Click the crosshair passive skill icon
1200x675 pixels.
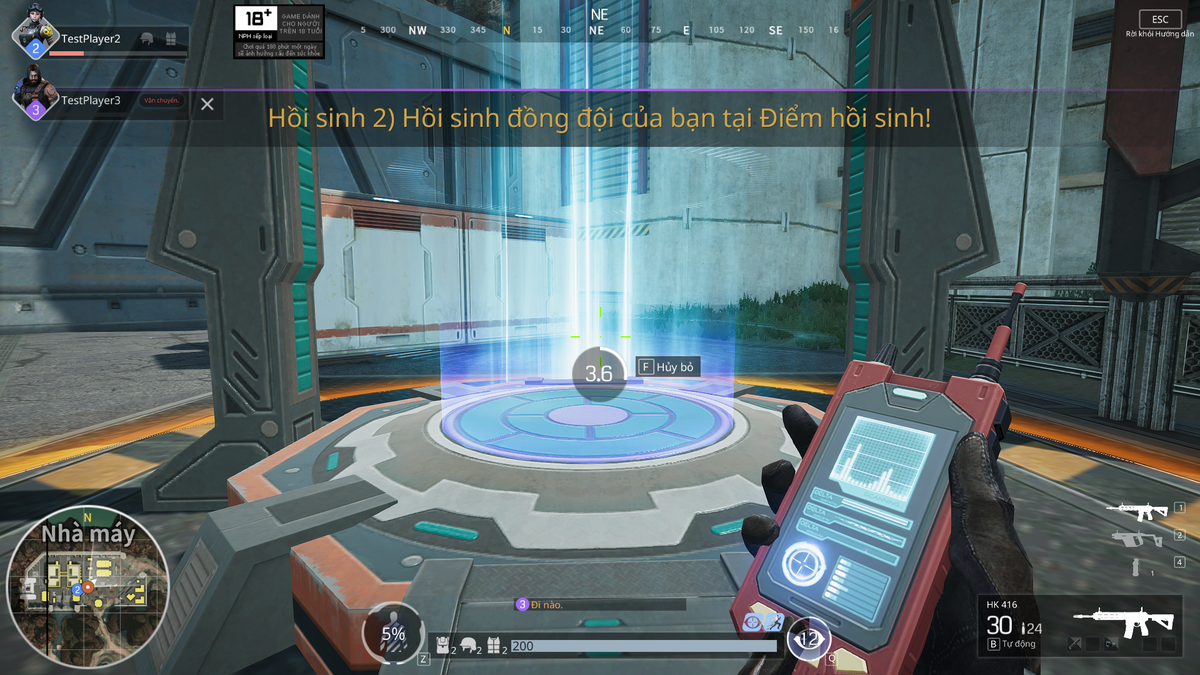[753, 623]
